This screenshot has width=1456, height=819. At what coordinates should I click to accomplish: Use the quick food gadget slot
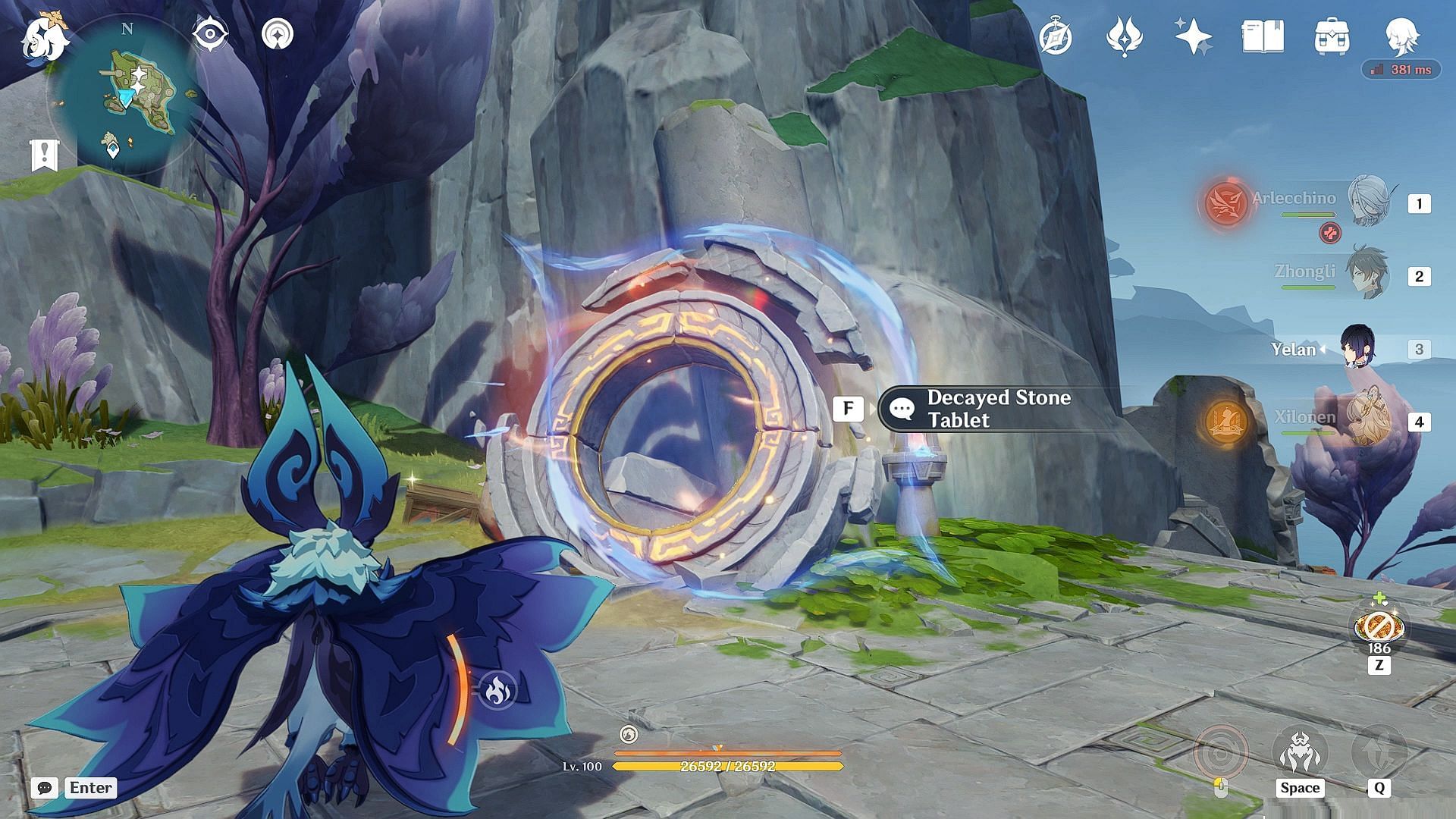[x=1379, y=628]
